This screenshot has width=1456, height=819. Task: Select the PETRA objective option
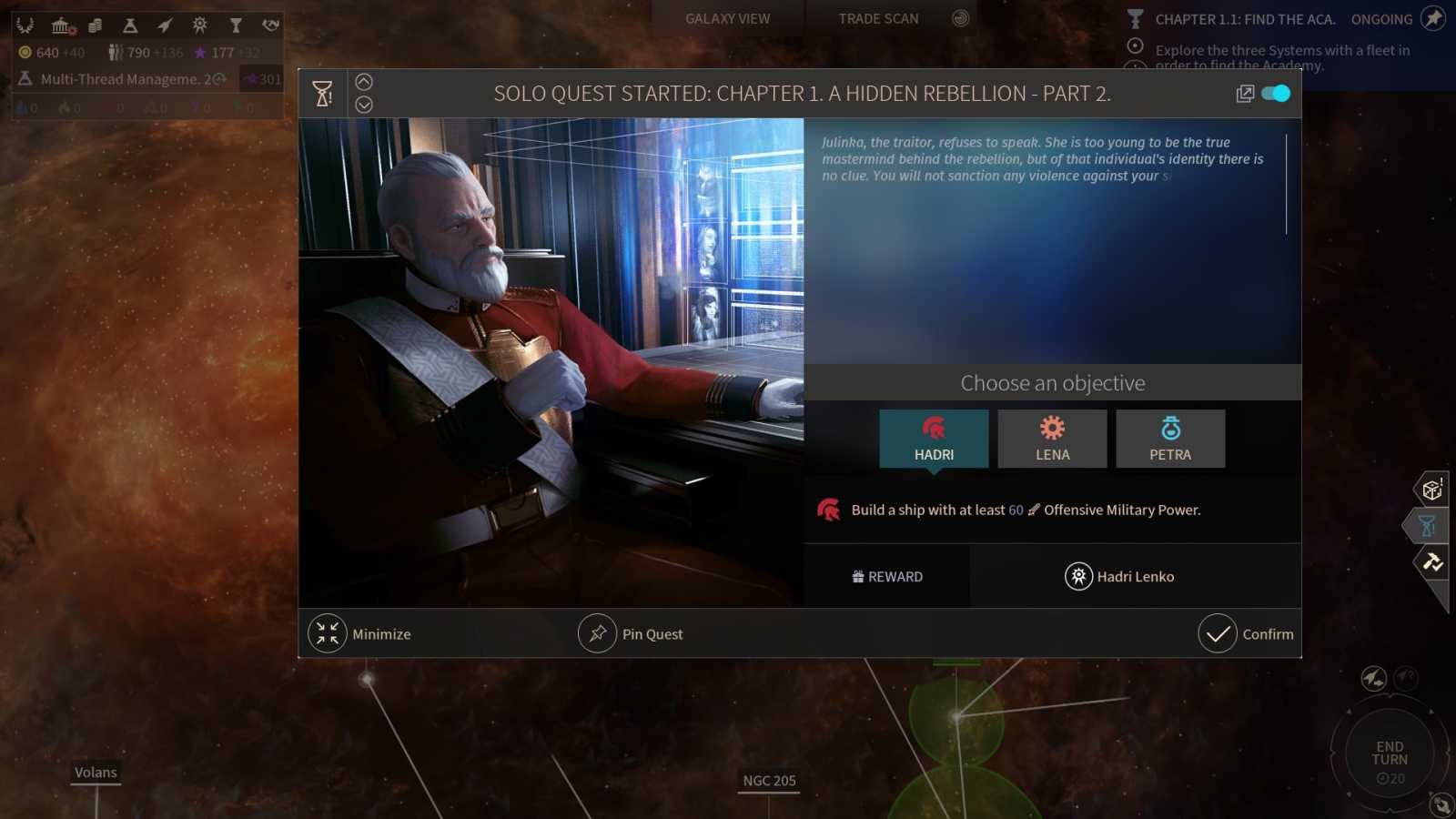click(1170, 438)
